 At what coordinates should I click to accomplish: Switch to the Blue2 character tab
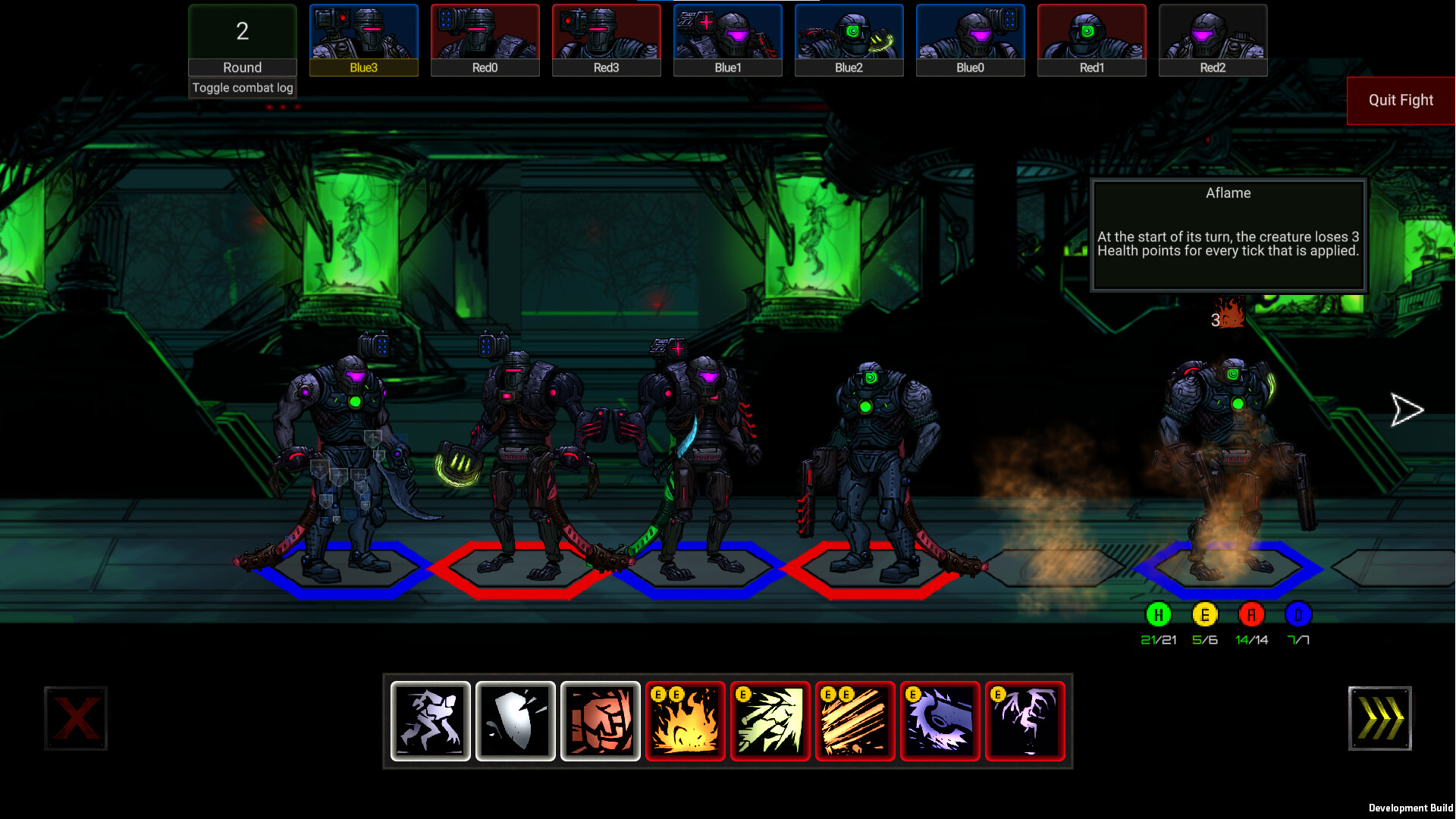tap(849, 39)
